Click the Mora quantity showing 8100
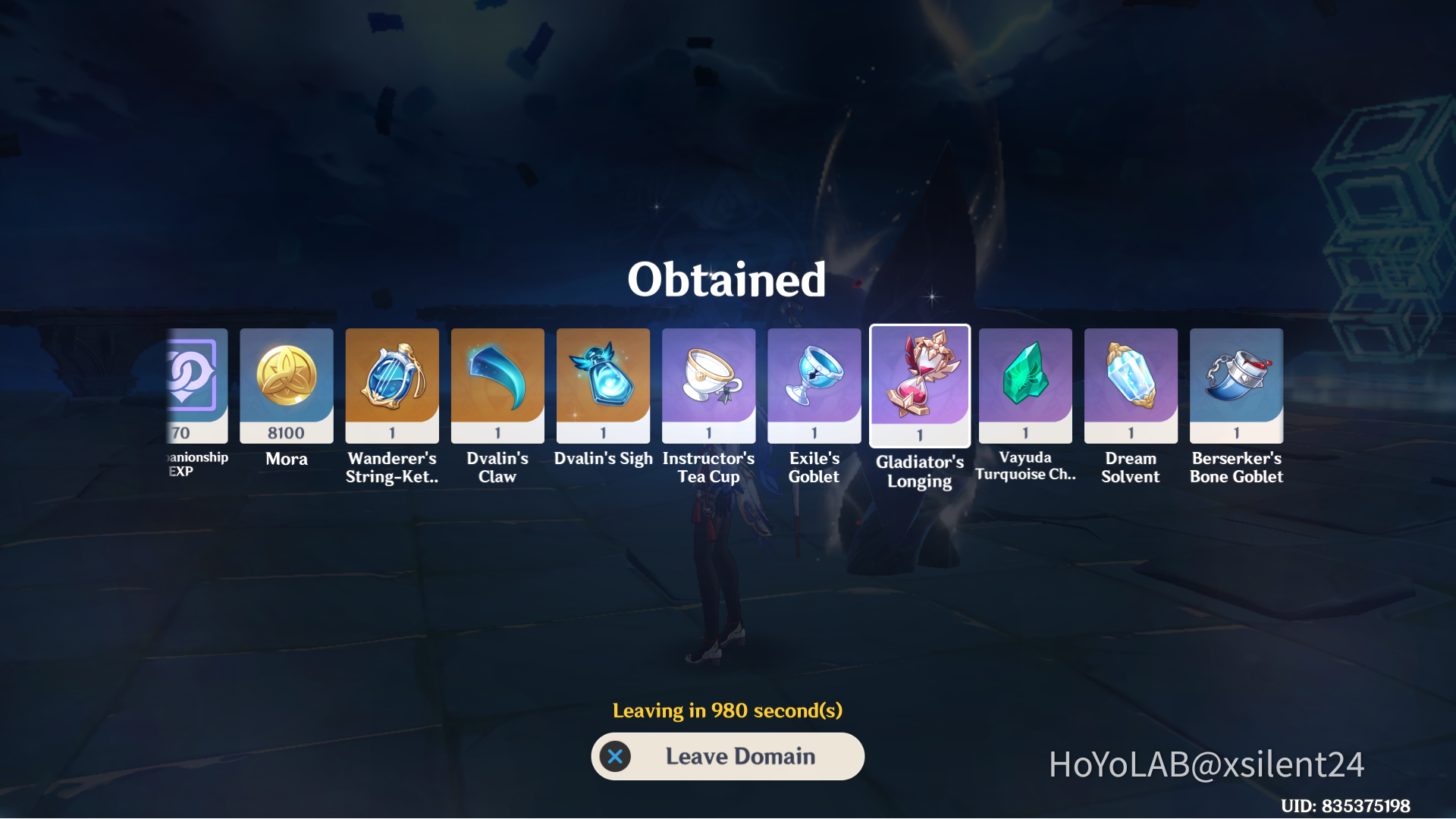1456x819 pixels. point(286,432)
